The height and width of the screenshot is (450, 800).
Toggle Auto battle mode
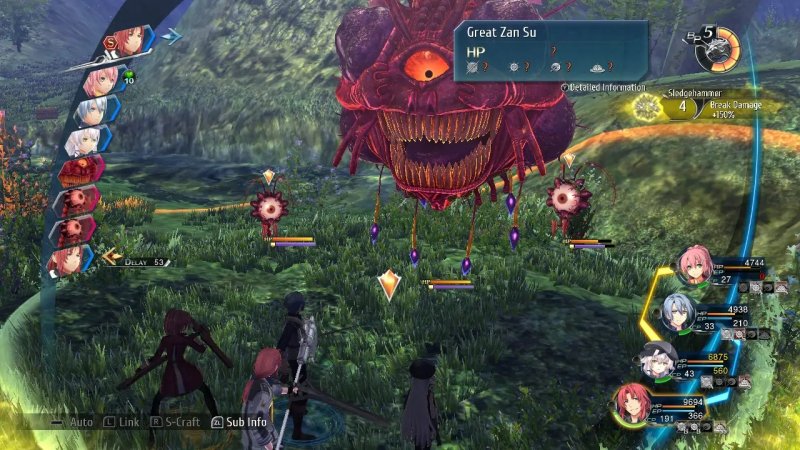click(x=80, y=422)
